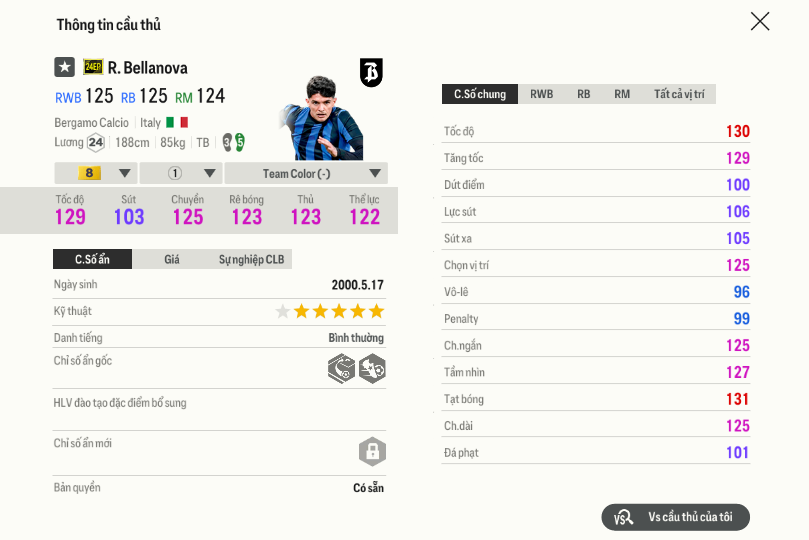Toggle the favorite star for R. Bellanova
The height and width of the screenshot is (540, 809).
64,67
